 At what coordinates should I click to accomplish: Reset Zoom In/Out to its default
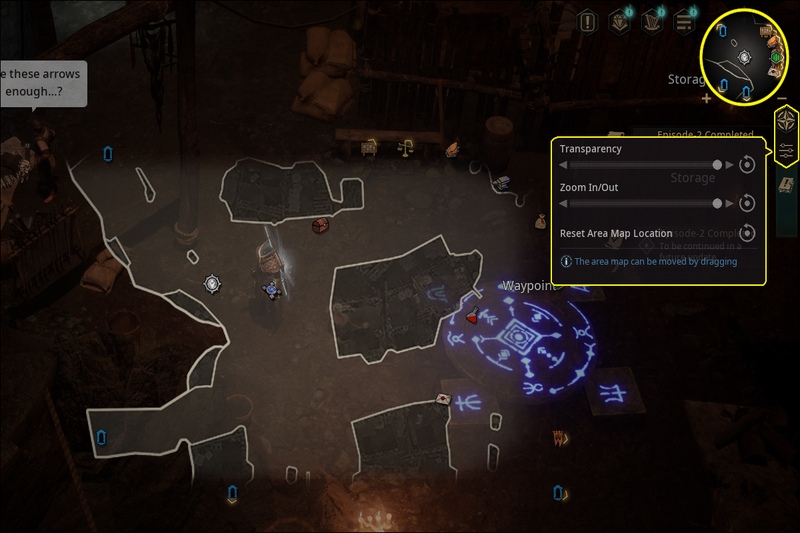(x=747, y=203)
